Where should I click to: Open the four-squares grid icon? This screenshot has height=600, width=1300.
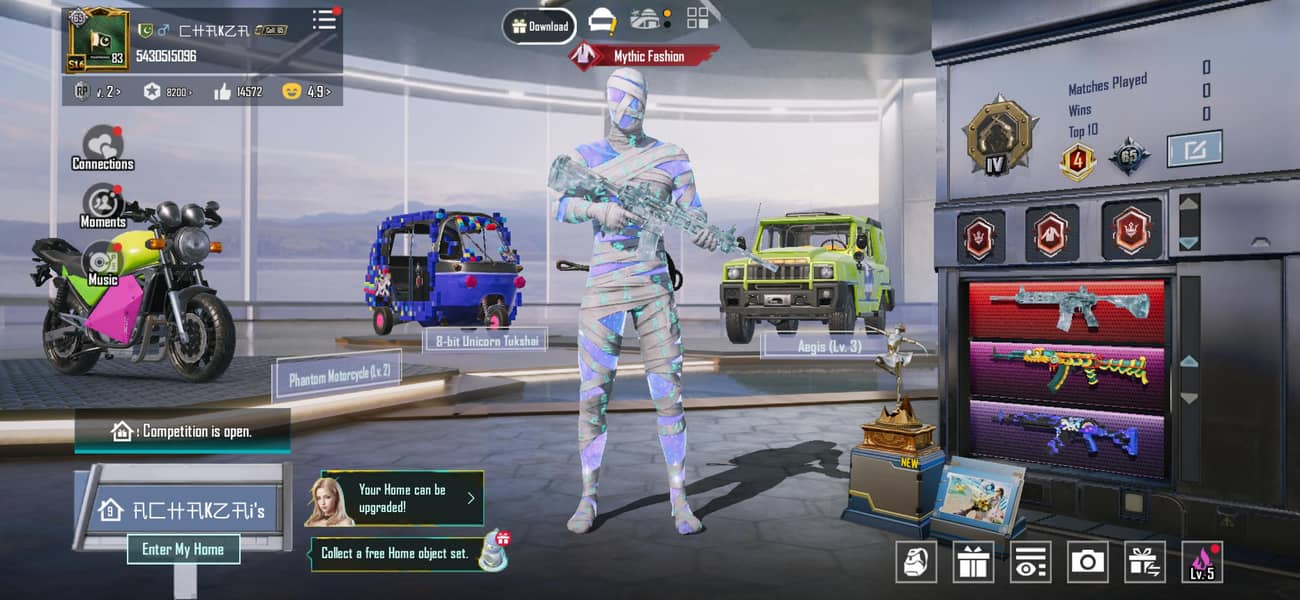(697, 18)
